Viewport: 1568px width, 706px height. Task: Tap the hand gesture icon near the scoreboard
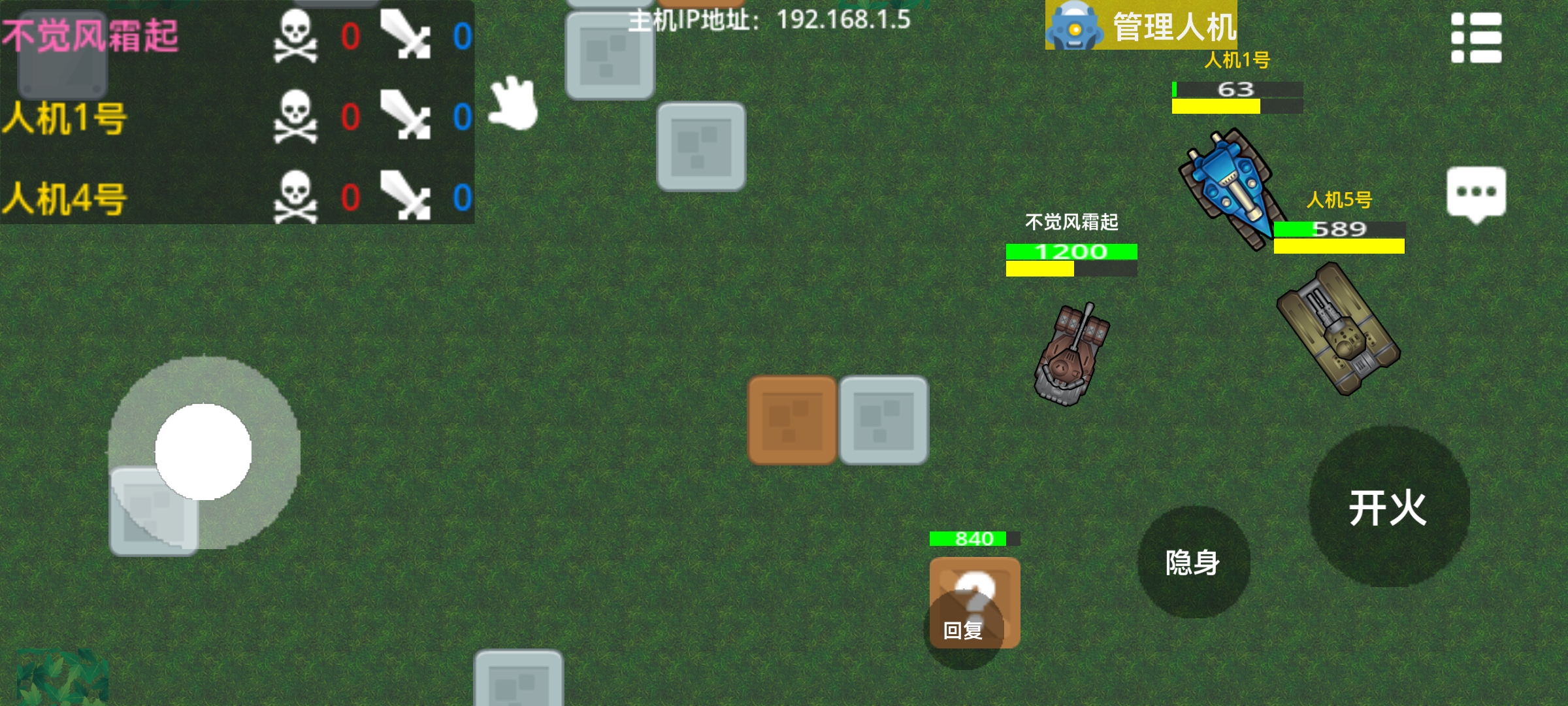513,103
